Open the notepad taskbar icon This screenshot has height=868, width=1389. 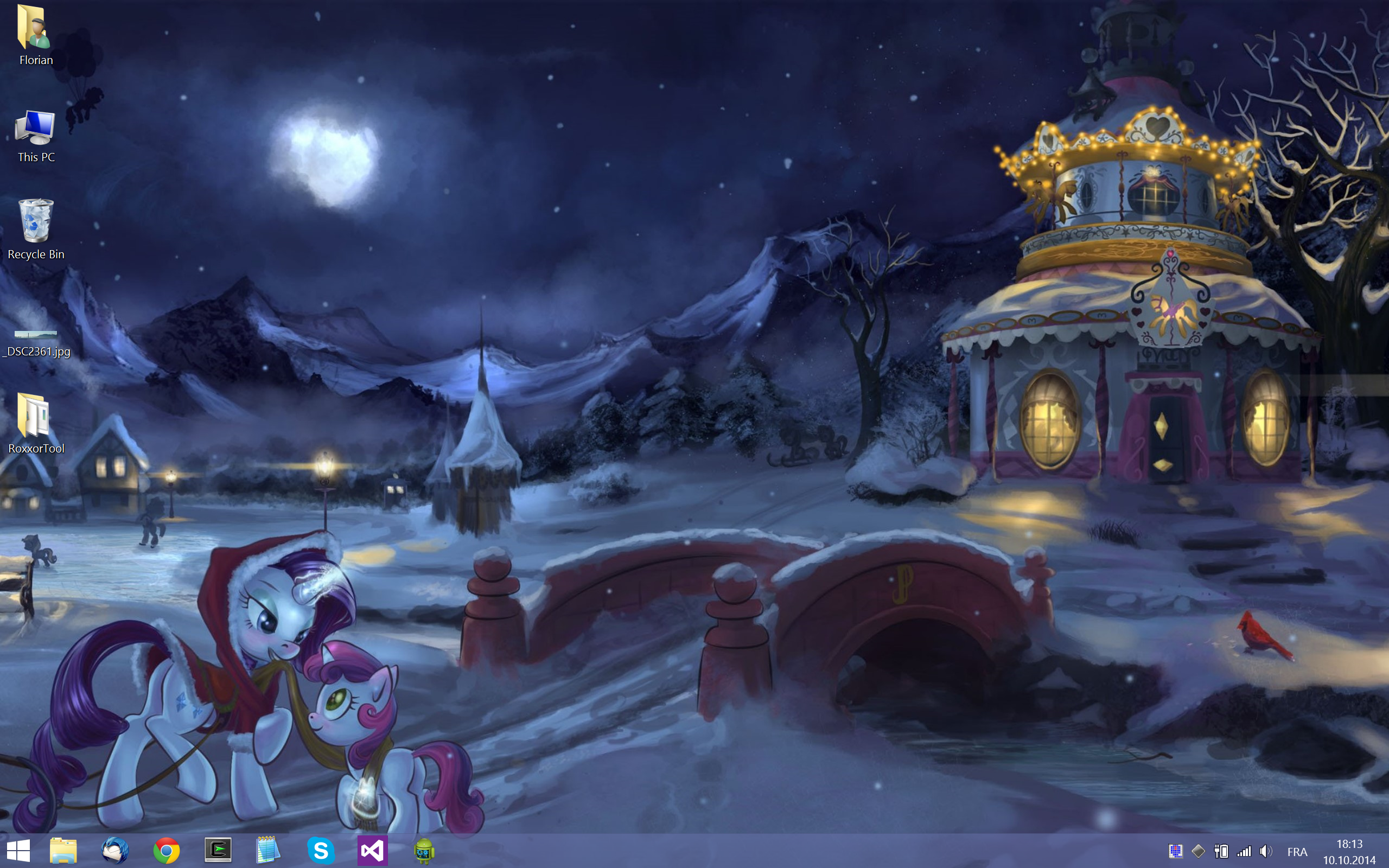(268, 850)
